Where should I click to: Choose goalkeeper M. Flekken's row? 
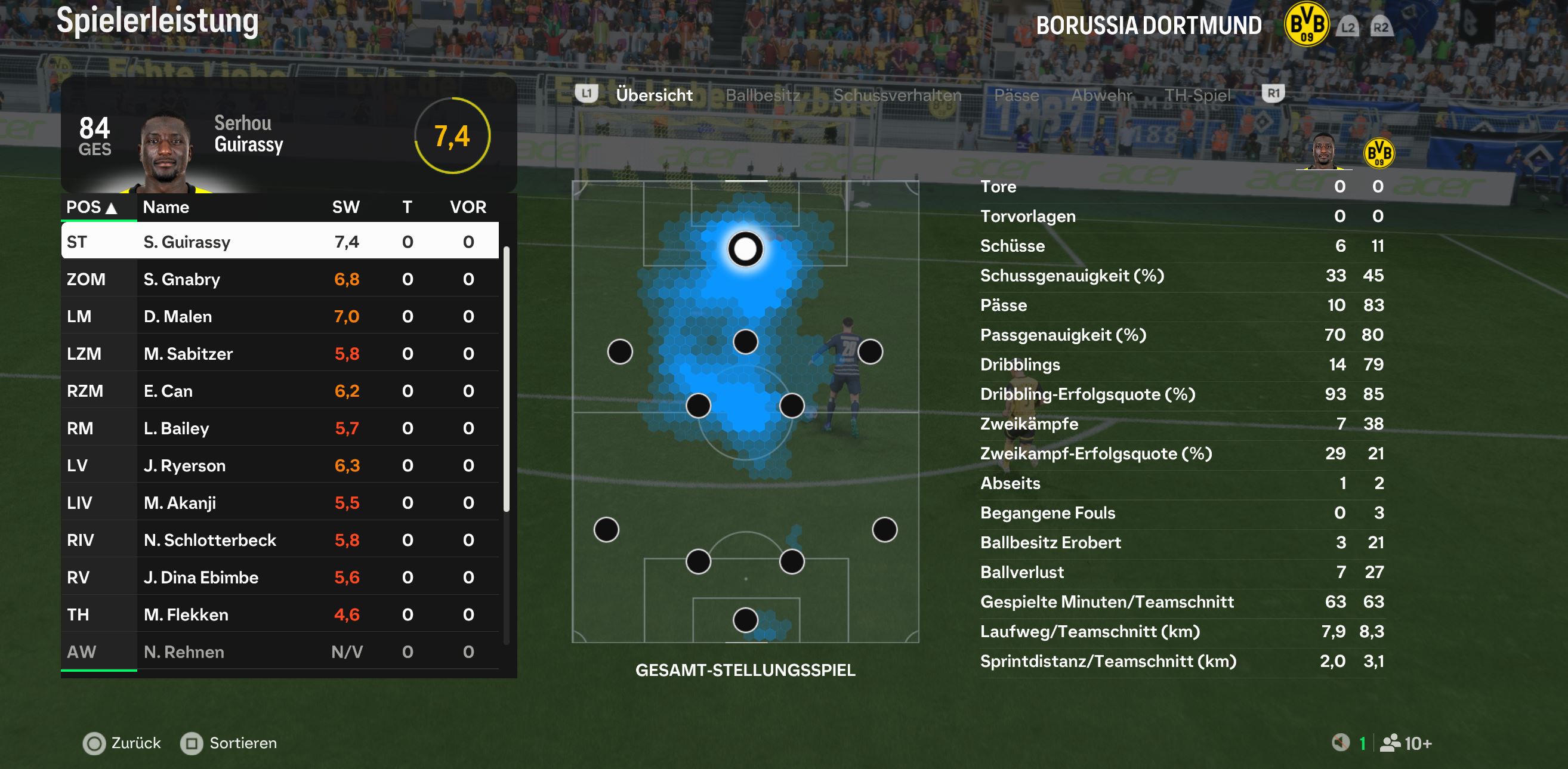point(280,615)
